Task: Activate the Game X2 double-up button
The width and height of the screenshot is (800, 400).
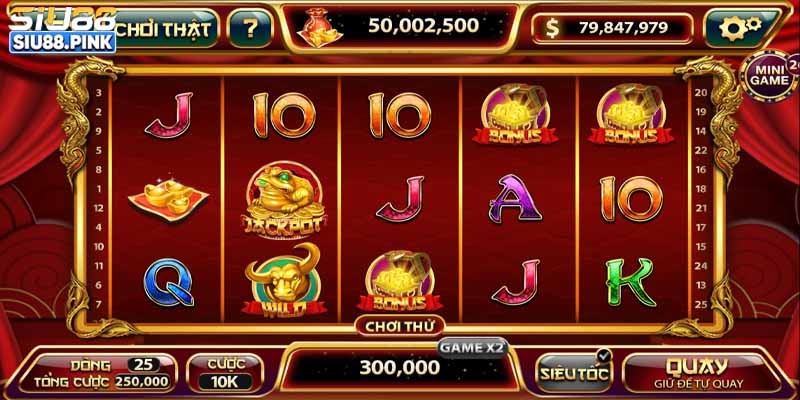Action: click(473, 347)
